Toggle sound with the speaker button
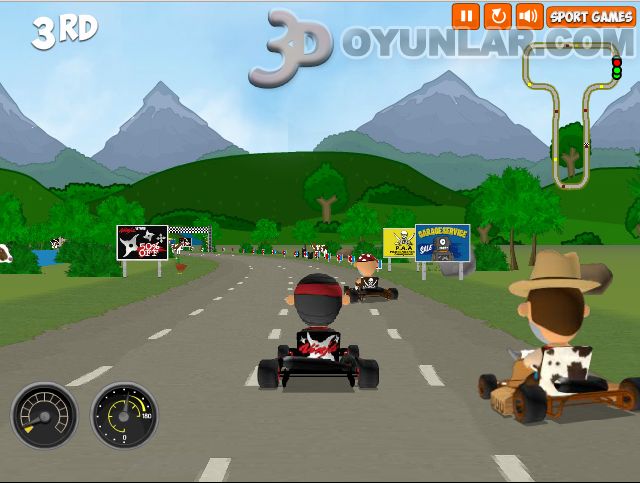 (x=528, y=16)
